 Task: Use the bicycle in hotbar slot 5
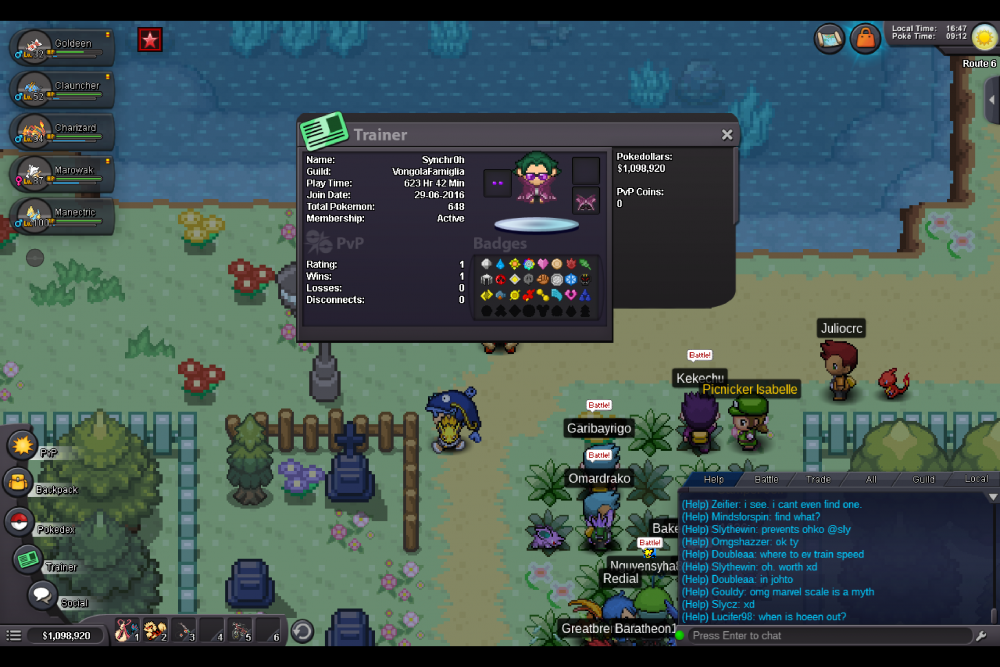tap(240, 630)
